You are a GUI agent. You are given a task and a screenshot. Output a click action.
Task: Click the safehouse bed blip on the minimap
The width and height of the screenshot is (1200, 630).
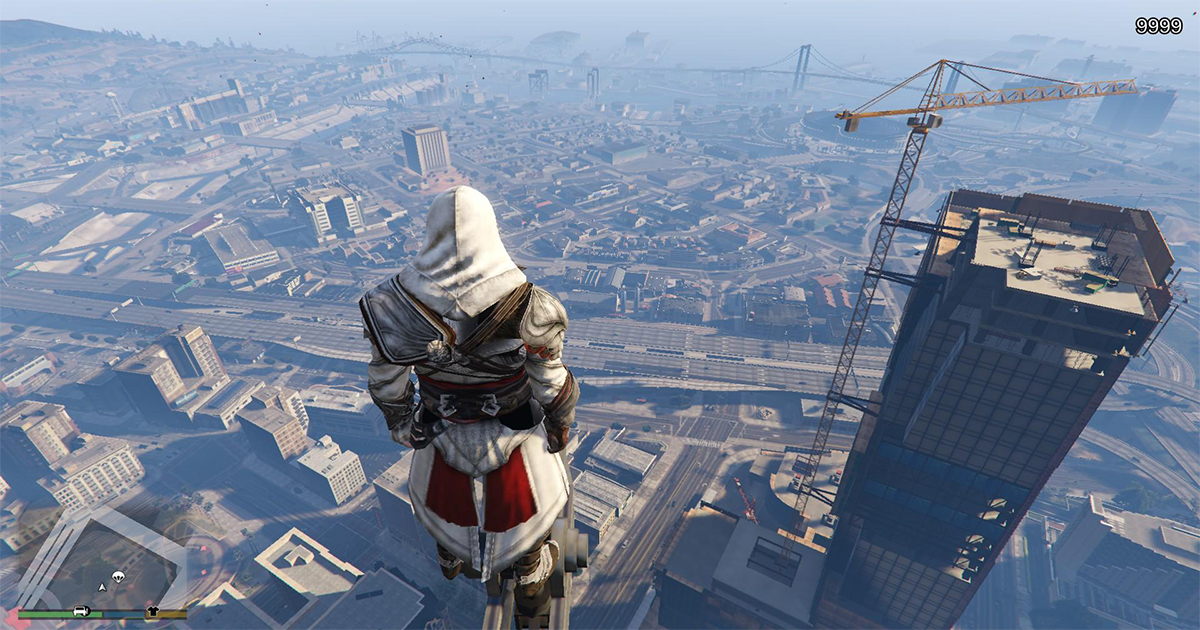[81, 611]
